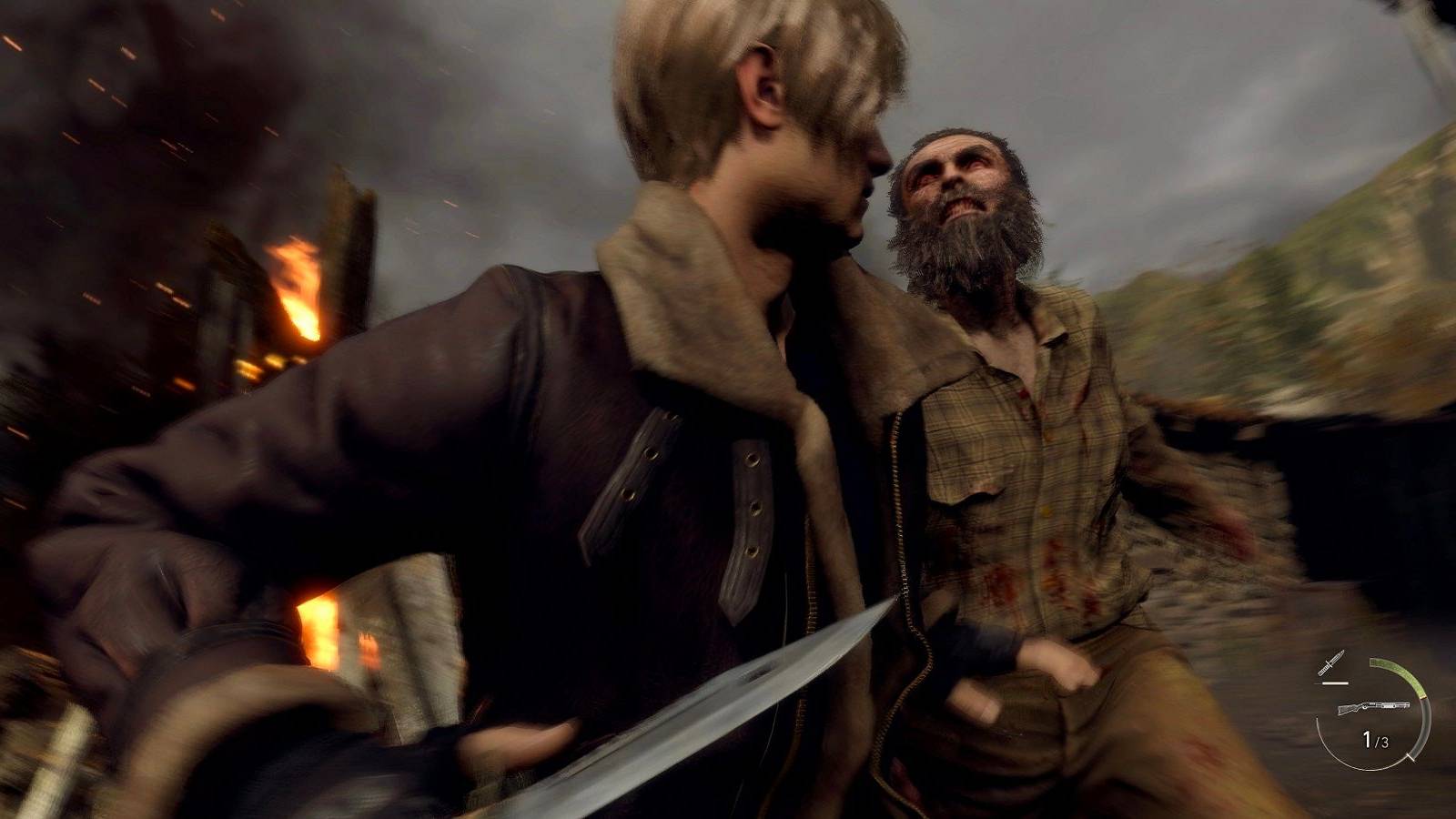Click the yellow divider on the circular gauge
This screenshot has width=1456, height=819.
coord(1422,696)
